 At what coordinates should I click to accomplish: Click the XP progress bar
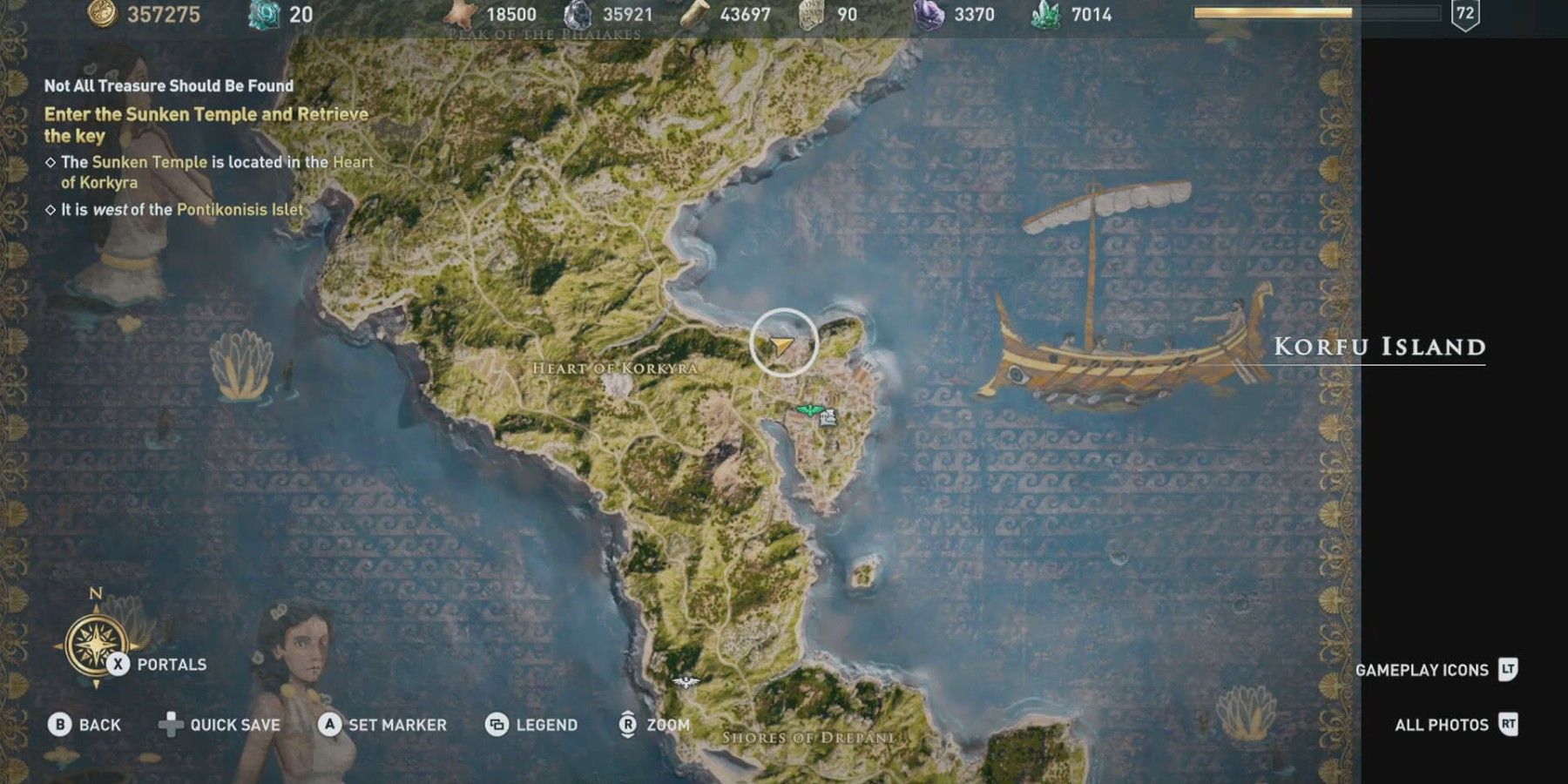1314,13
